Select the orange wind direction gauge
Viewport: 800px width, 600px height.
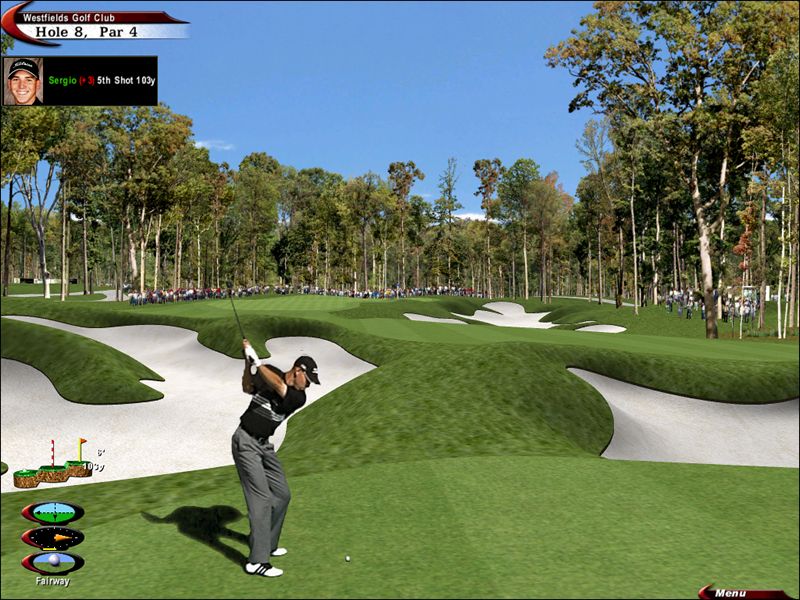coord(53,538)
